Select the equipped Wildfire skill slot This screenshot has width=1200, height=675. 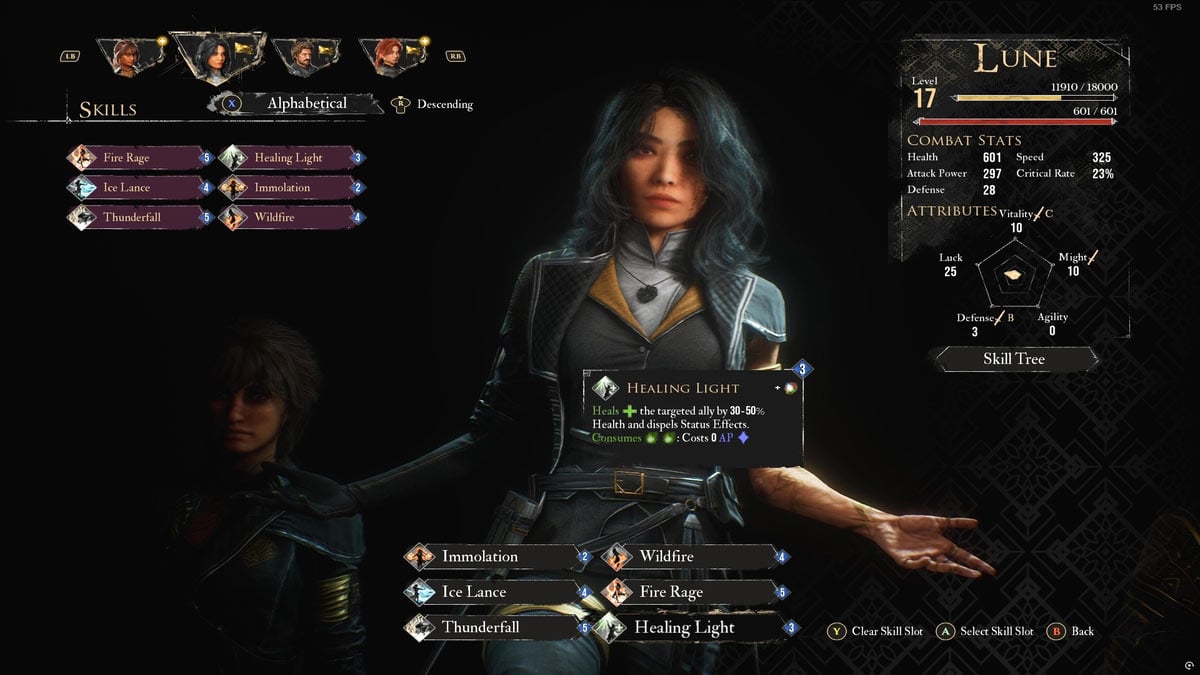point(690,557)
